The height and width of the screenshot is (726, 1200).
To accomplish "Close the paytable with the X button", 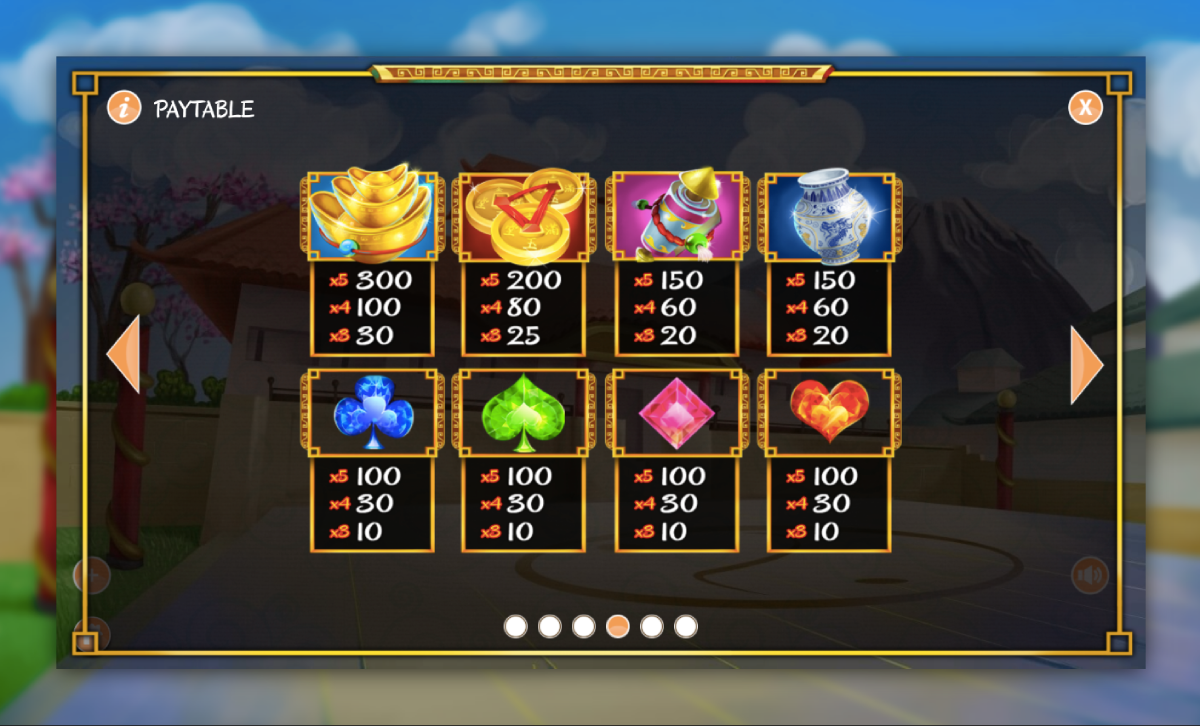I will pos(1085,107).
